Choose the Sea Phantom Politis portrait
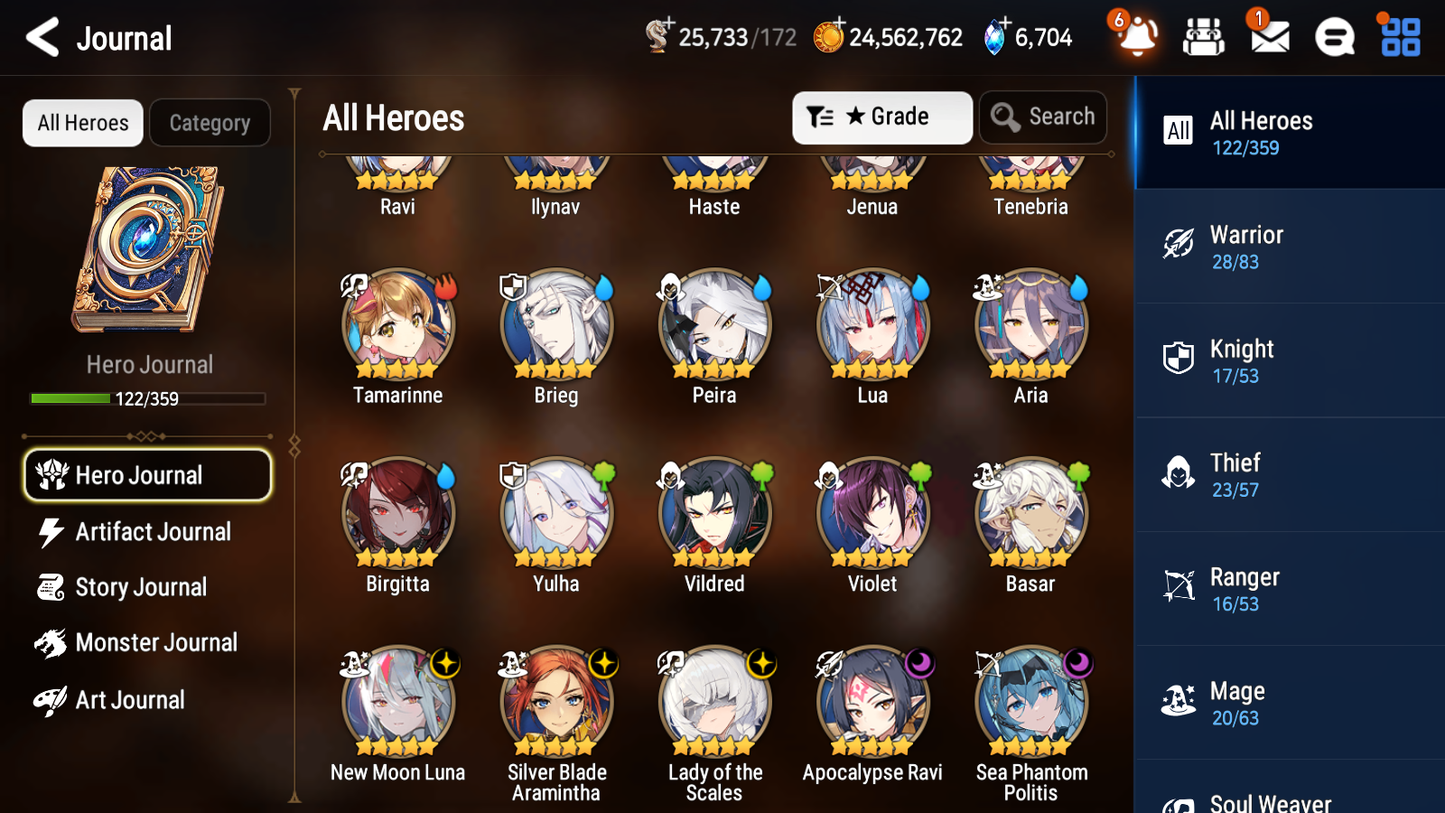Screen dimensions: 1445x813 coord(1030,701)
